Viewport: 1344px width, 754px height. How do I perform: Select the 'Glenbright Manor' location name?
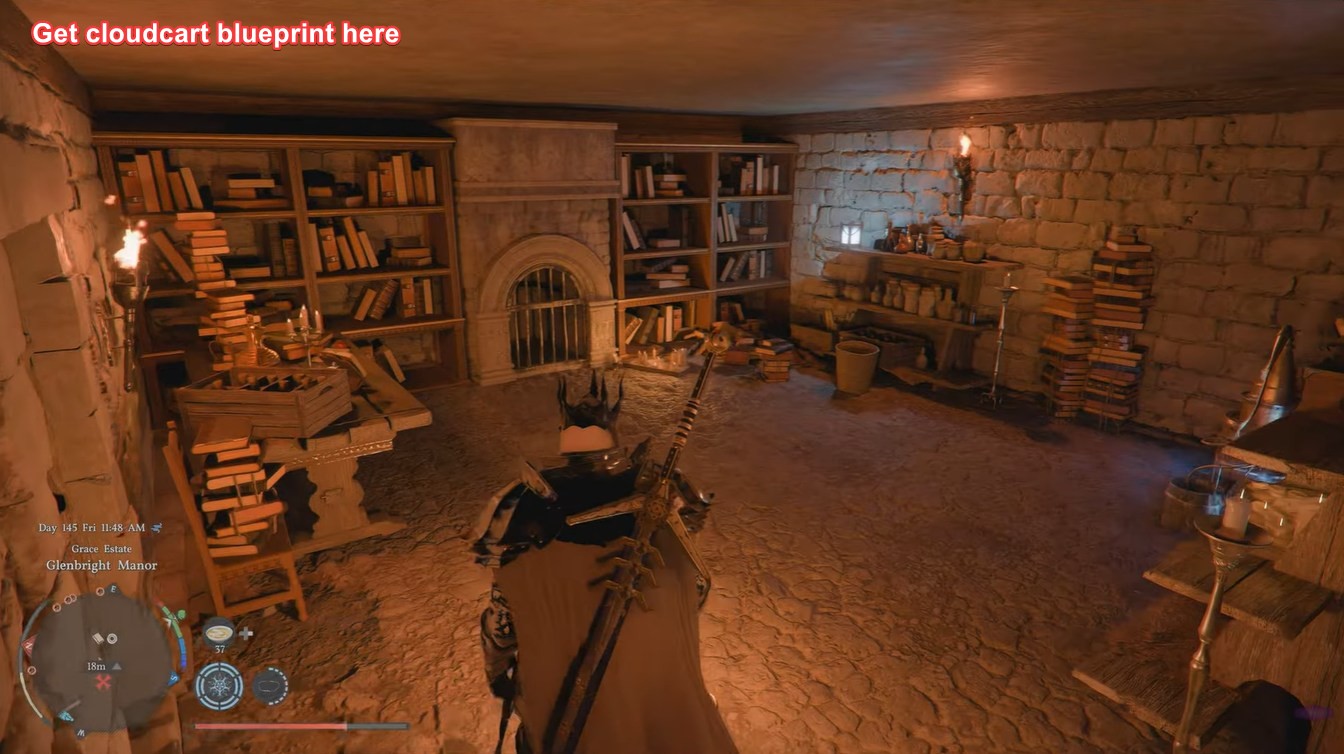tap(101, 565)
